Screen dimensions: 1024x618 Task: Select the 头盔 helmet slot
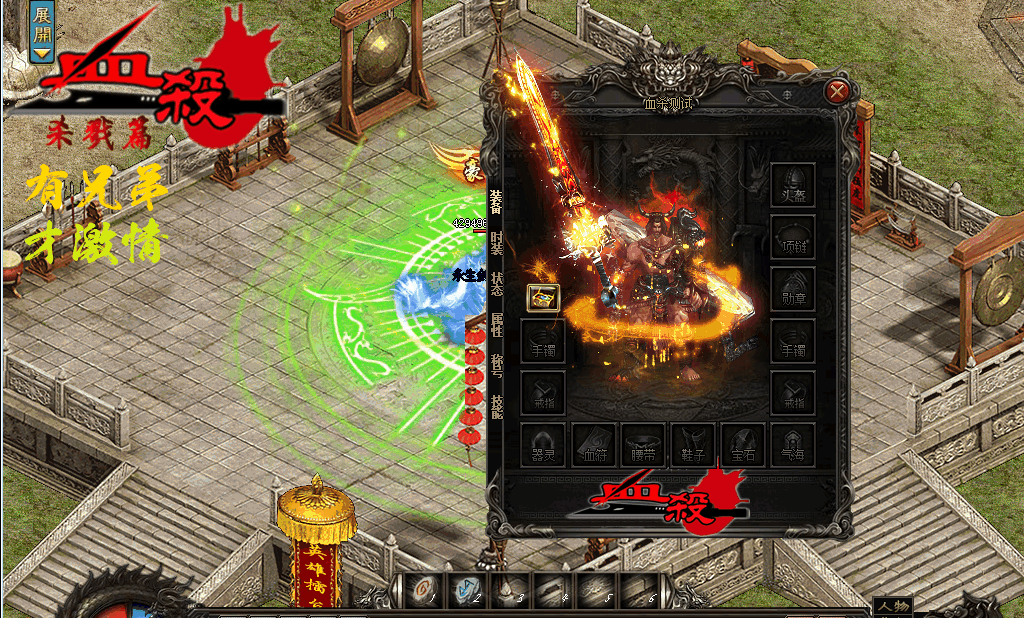click(x=793, y=186)
